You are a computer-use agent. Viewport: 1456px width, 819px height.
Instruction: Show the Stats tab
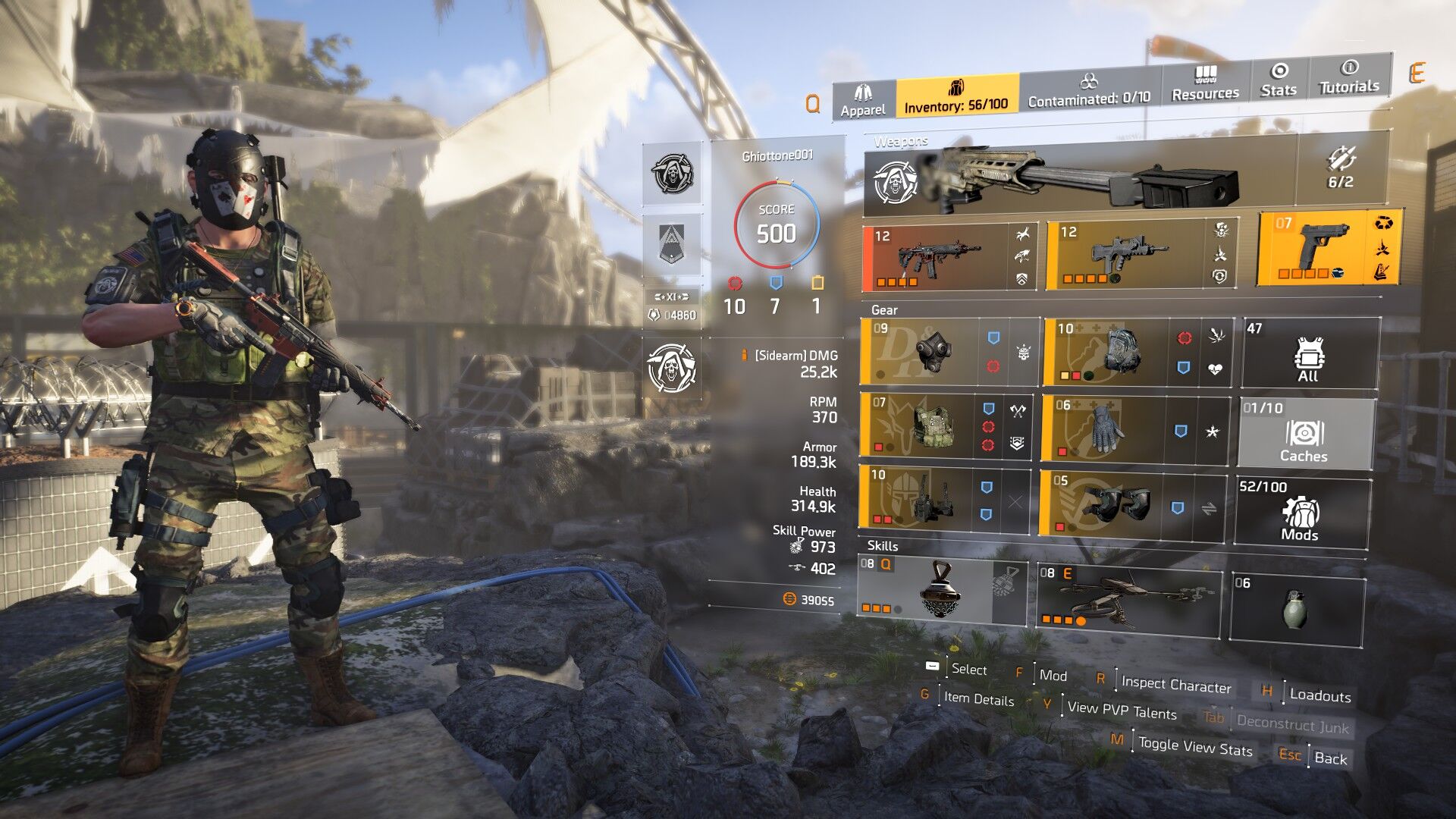tap(1279, 80)
